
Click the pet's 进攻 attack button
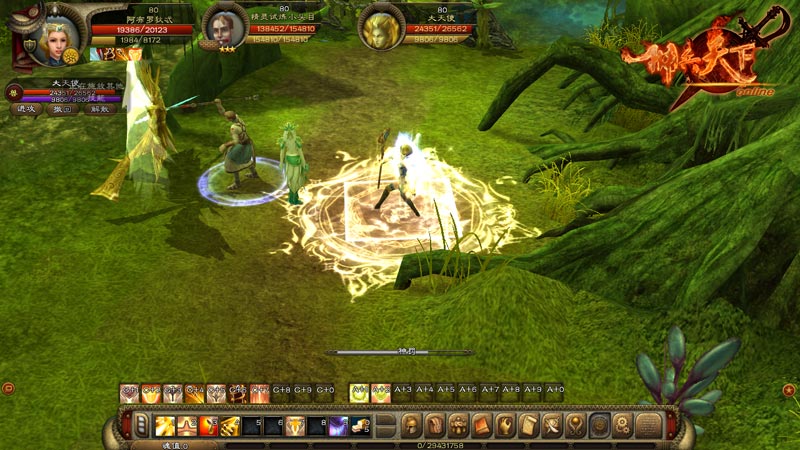tap(26, 109)
